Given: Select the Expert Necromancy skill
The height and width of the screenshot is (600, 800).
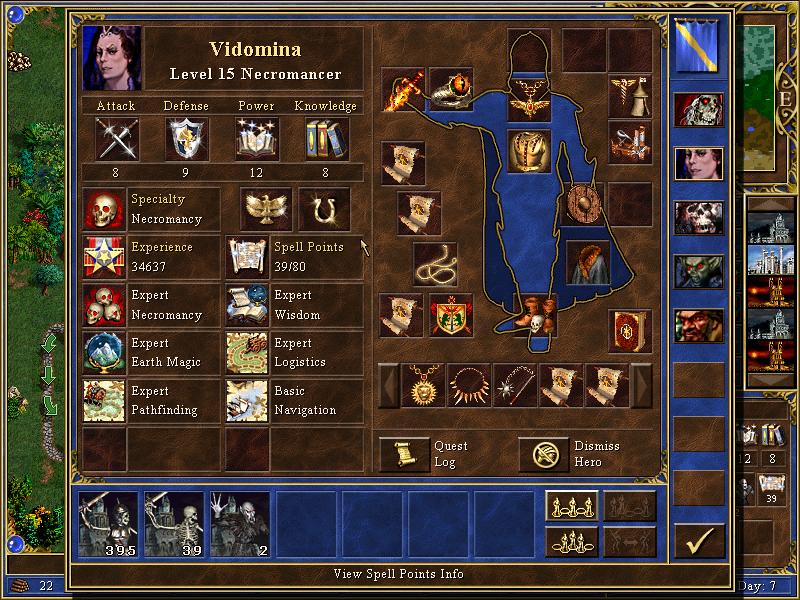Looking at the screenshot, I should click(104, 306).
